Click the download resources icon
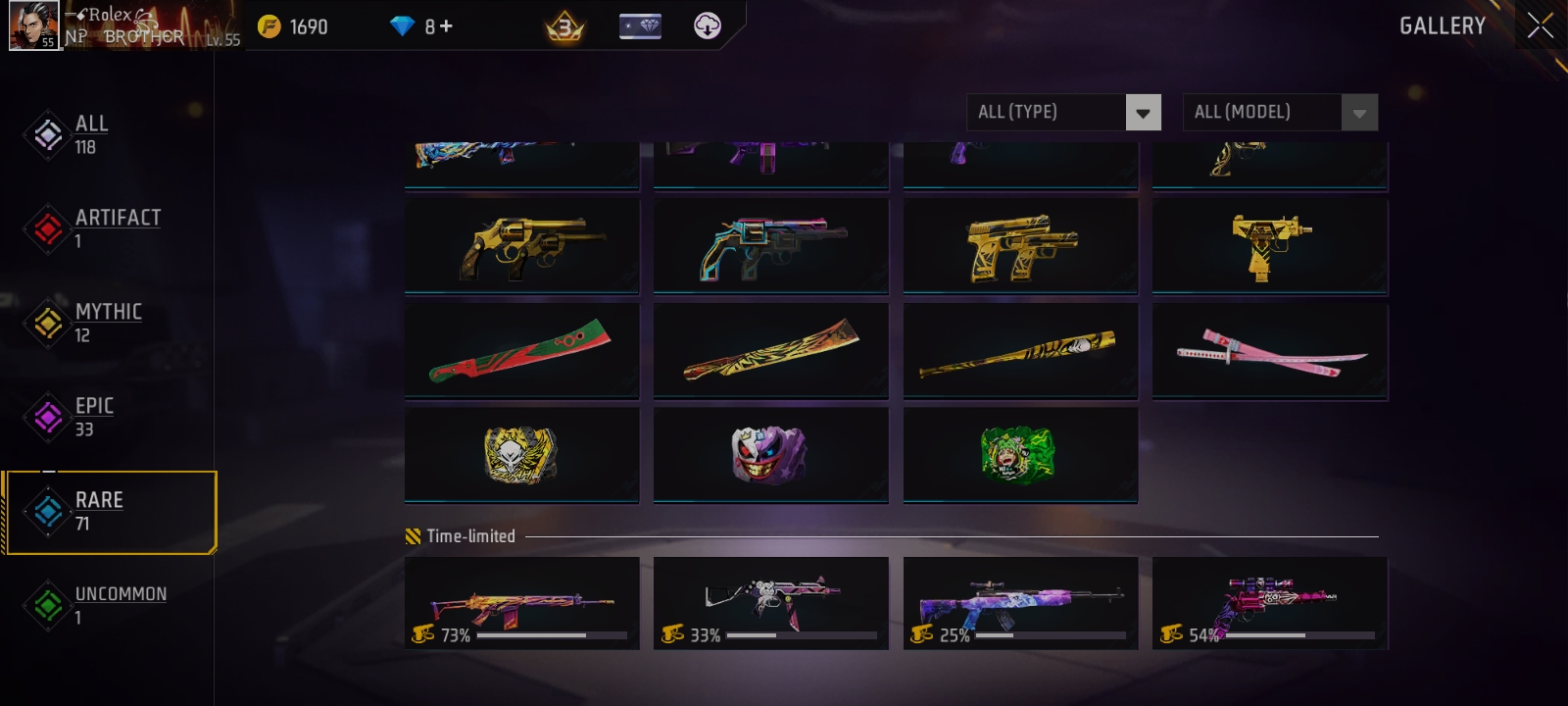The image size is (1568, 706). coord(708,26)
